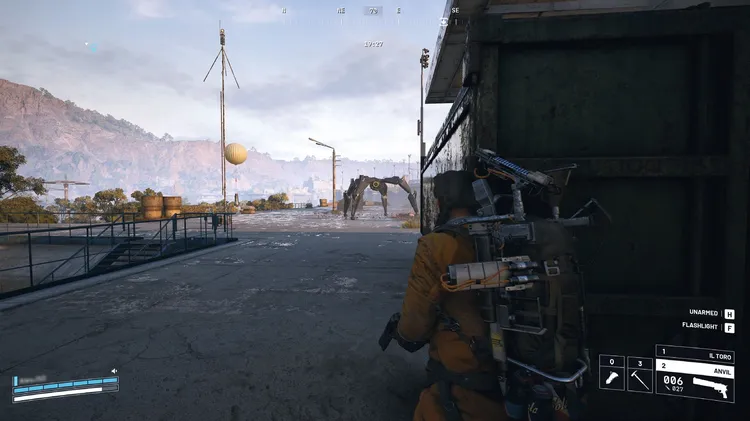Choose the quick-use slot numbered 0
This screenshot has height=421, width=750.
click(x=611, y=374)
